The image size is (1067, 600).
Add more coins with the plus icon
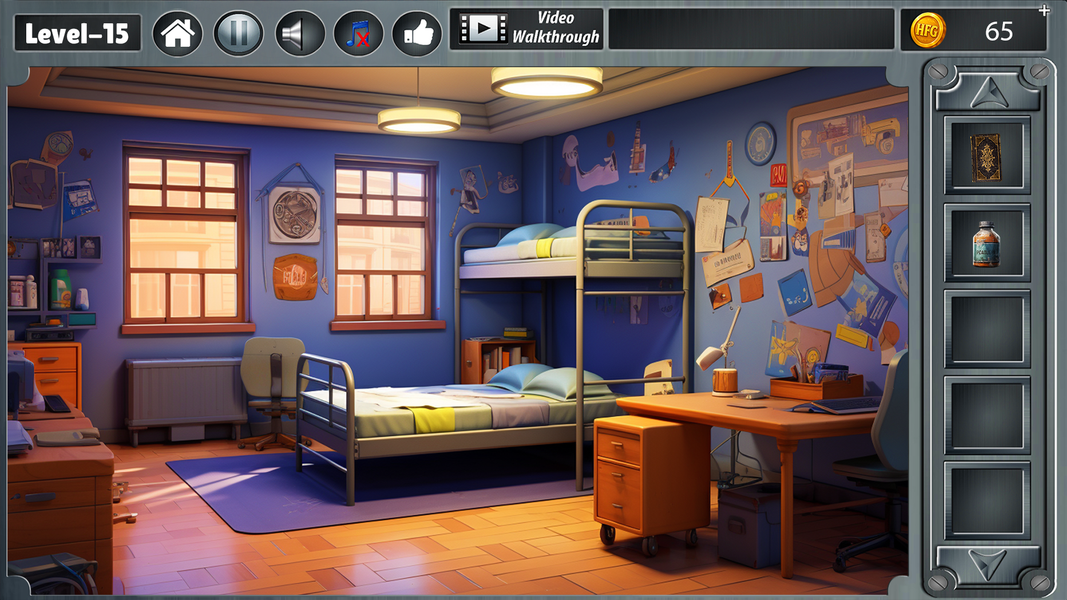(1044, 11)
